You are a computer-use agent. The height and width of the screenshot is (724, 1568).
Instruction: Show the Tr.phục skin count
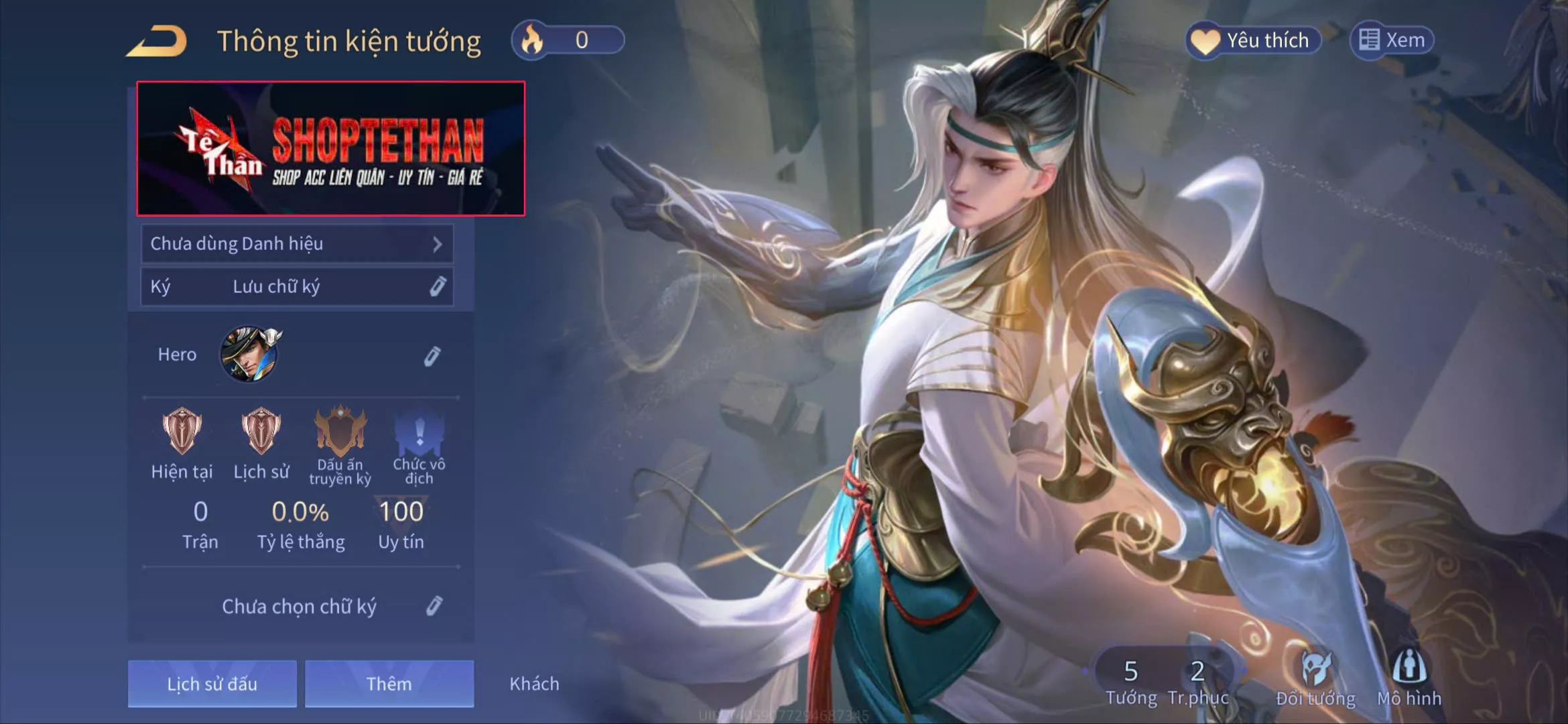tap(1197, 680)
